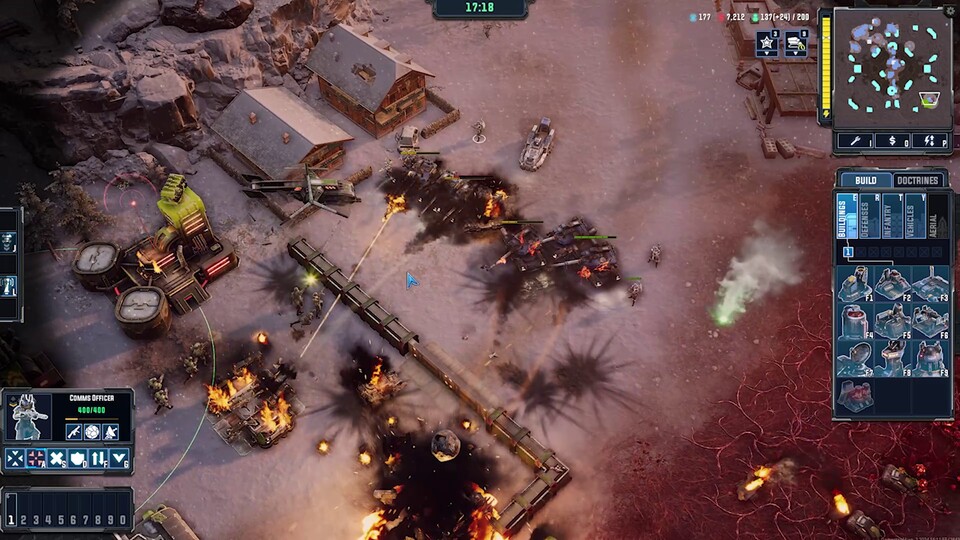The height and width of the screenshot is (540, 960).
Task: Switch to the Build tab
Action: (865, 181)
